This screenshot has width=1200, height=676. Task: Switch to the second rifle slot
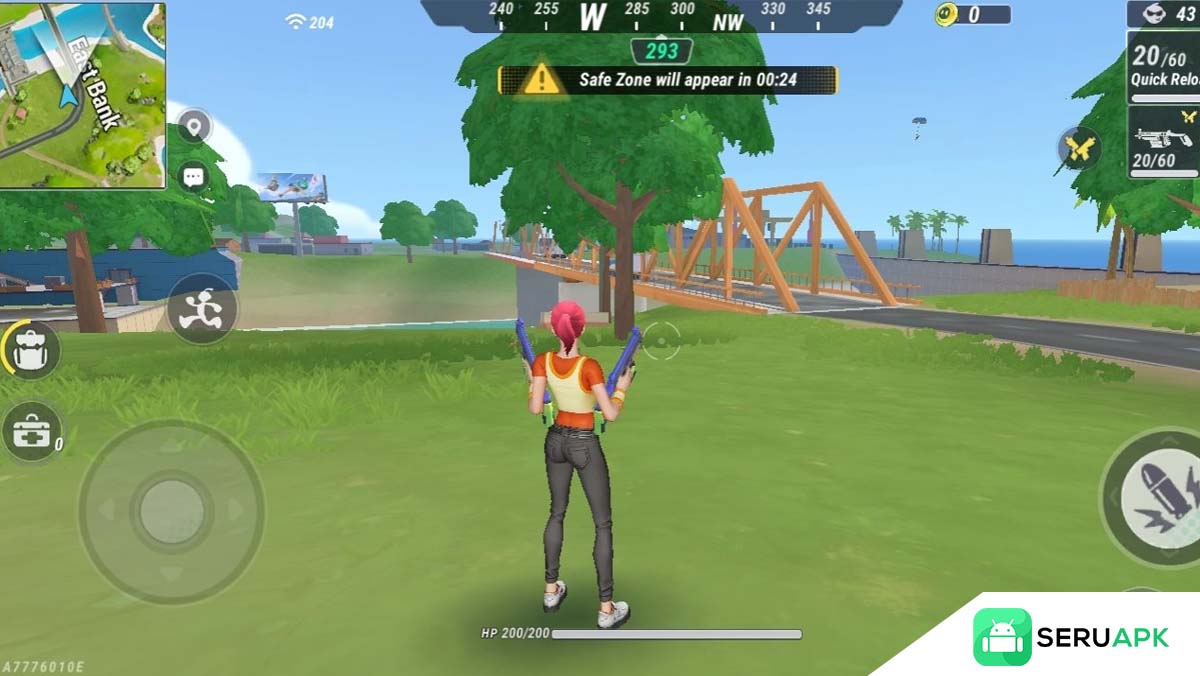pyautogui.click(x=1164, y=142)
